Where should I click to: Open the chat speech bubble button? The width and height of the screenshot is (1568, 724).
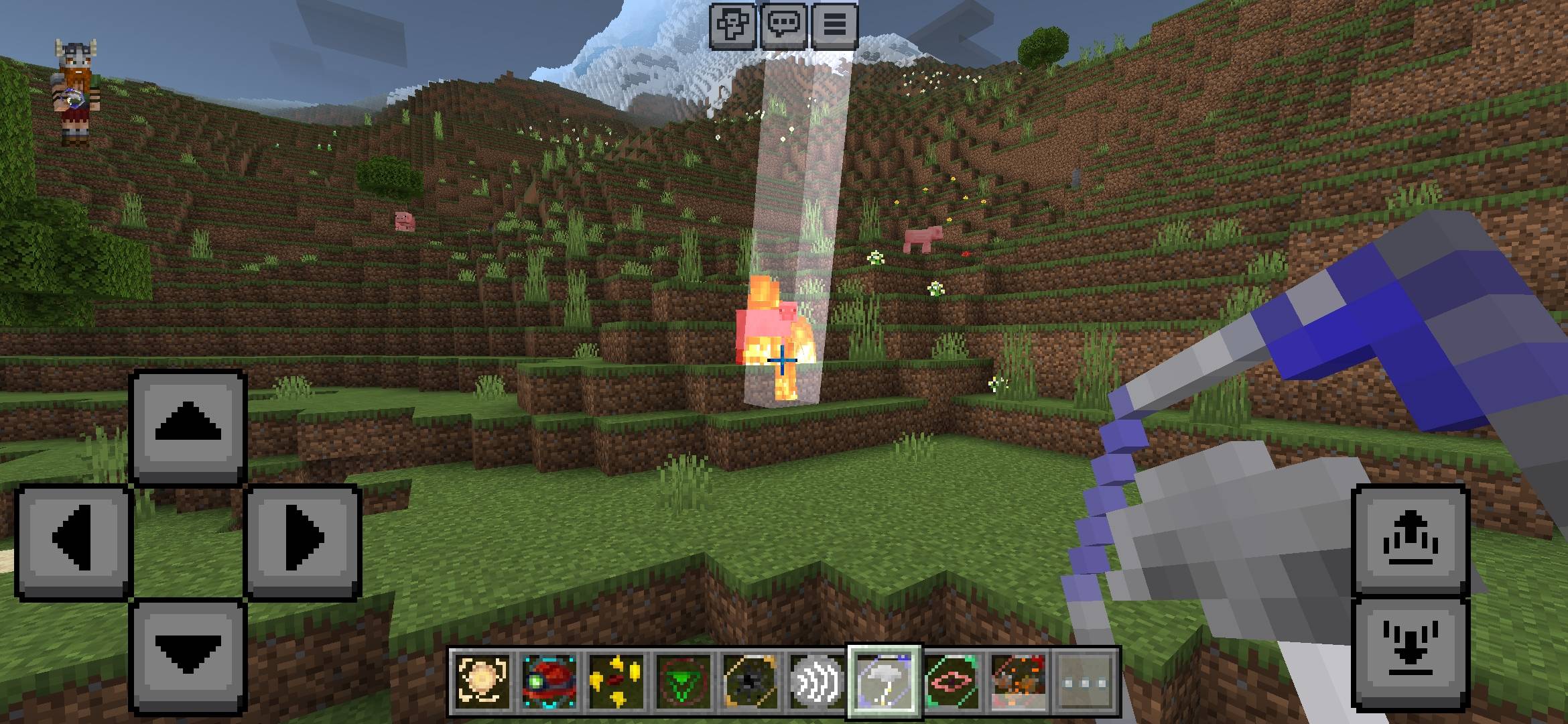click(x=784, y=26)
